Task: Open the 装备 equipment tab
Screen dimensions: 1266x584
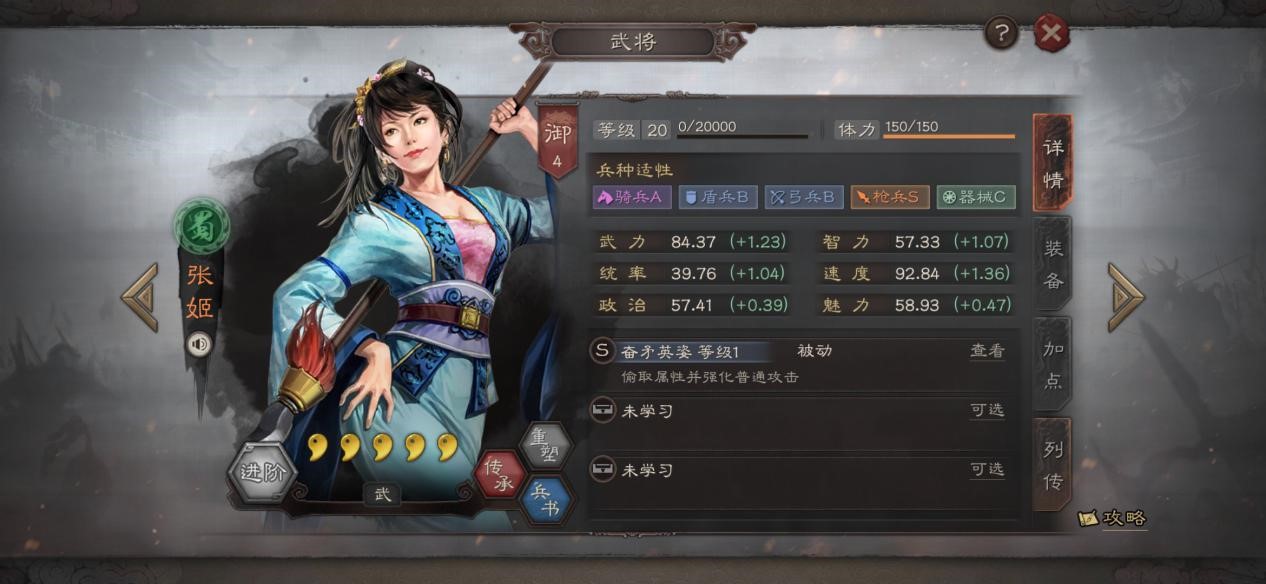Action: click(x=1053, y=264)
